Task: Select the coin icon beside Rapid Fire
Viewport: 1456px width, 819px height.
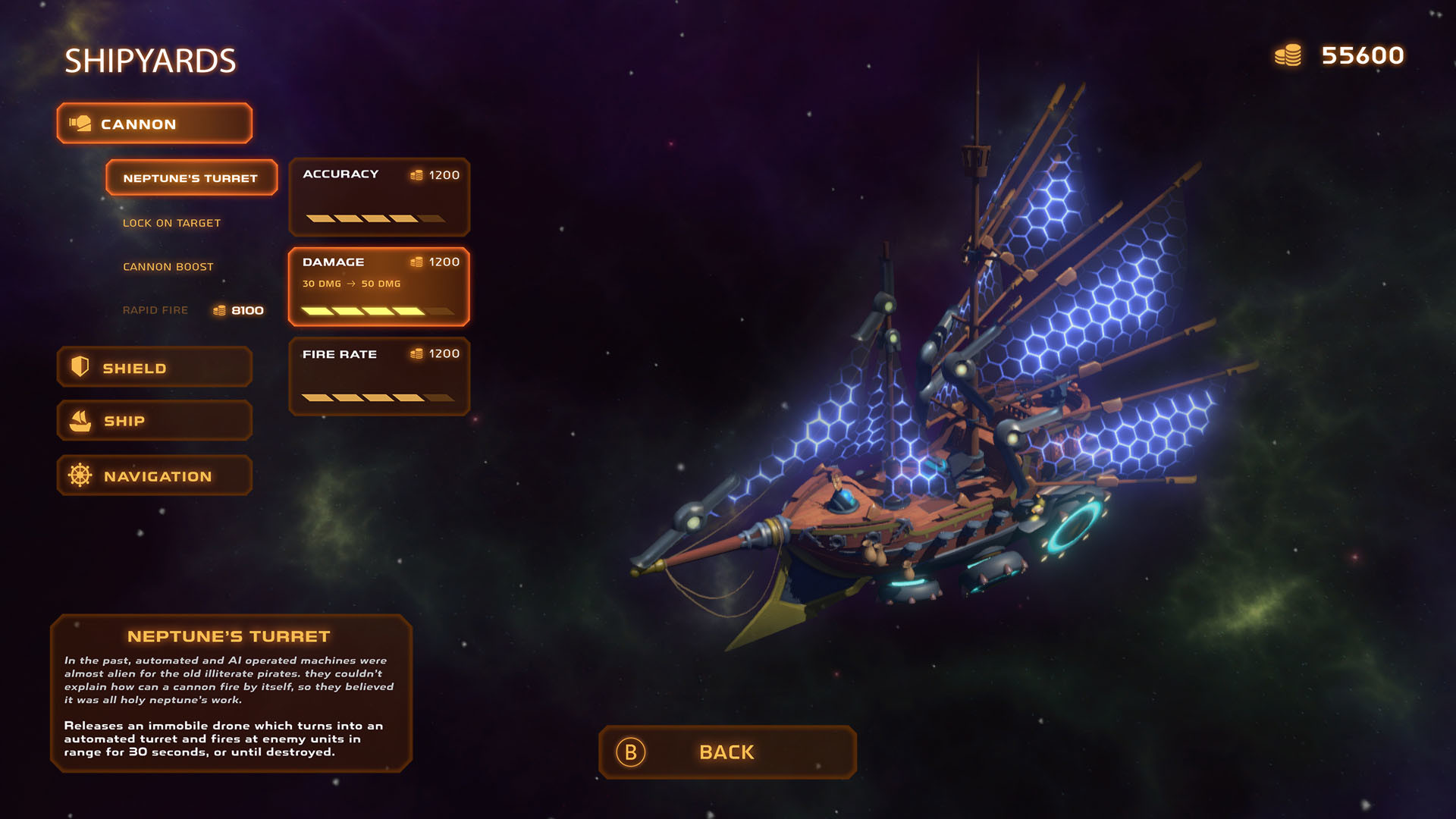Action: click(x=220, y=309)
